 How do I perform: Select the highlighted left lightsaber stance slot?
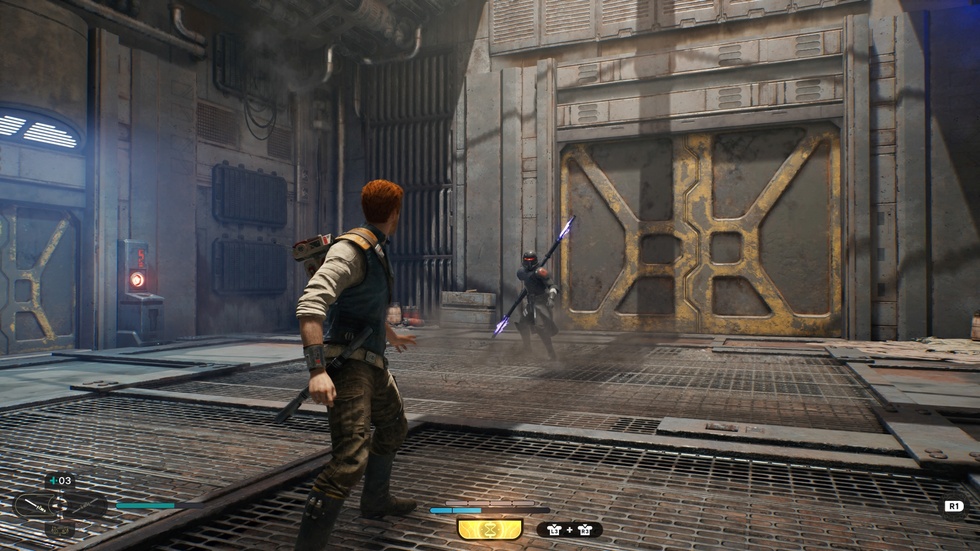[x=35, y=505]
